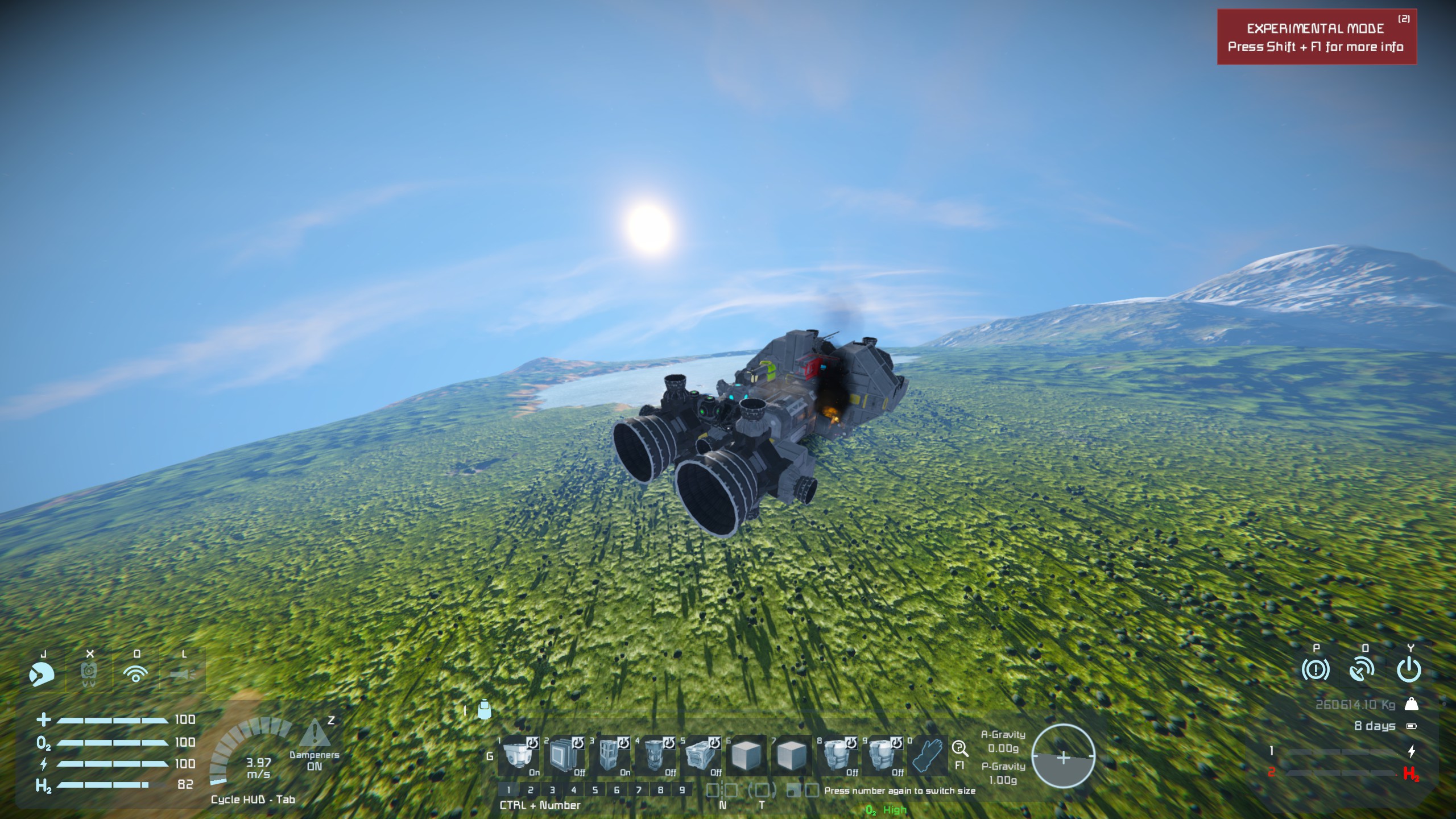Toggle the tank block in slot 8
This screenshot has width=1456, height=819.
[x=837, y=755]
